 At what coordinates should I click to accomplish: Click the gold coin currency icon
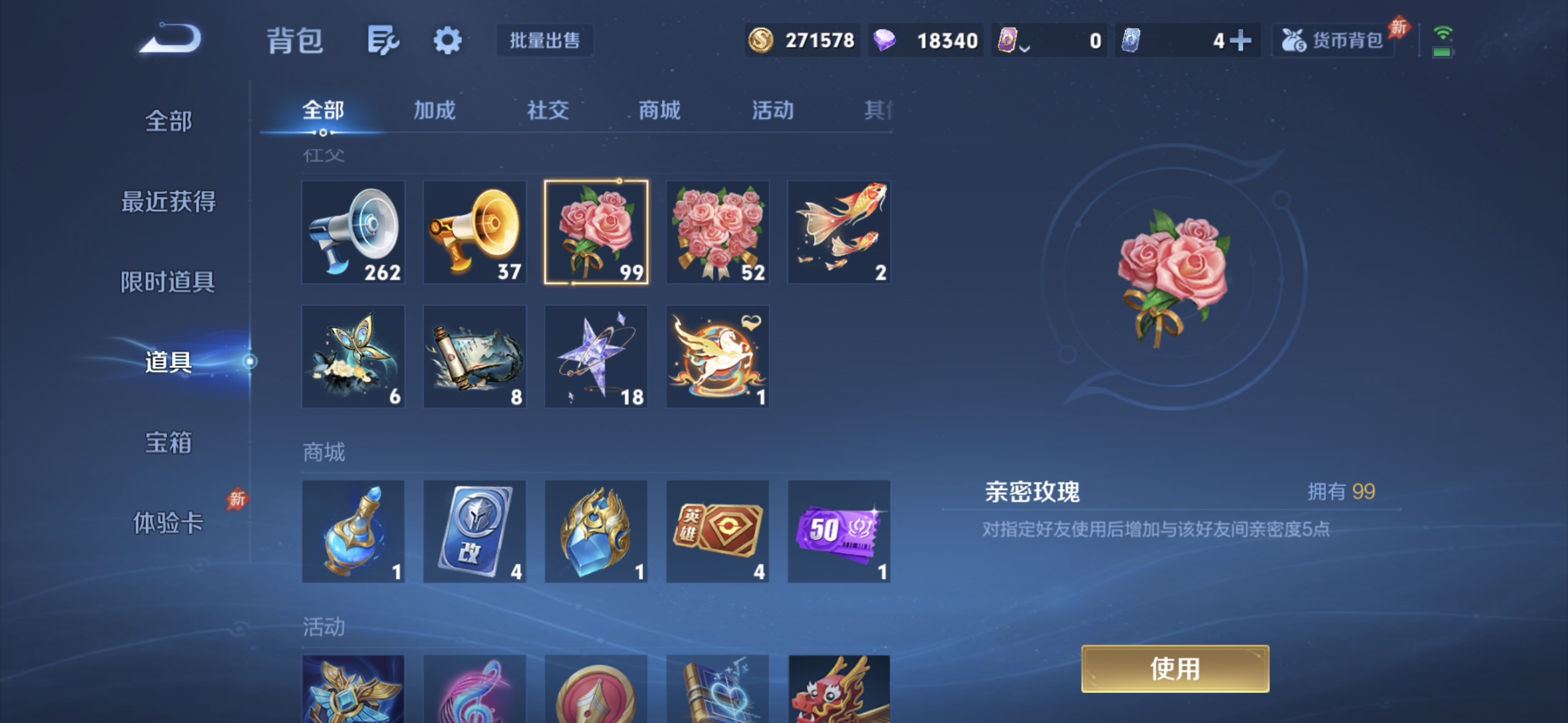point(761,40)
